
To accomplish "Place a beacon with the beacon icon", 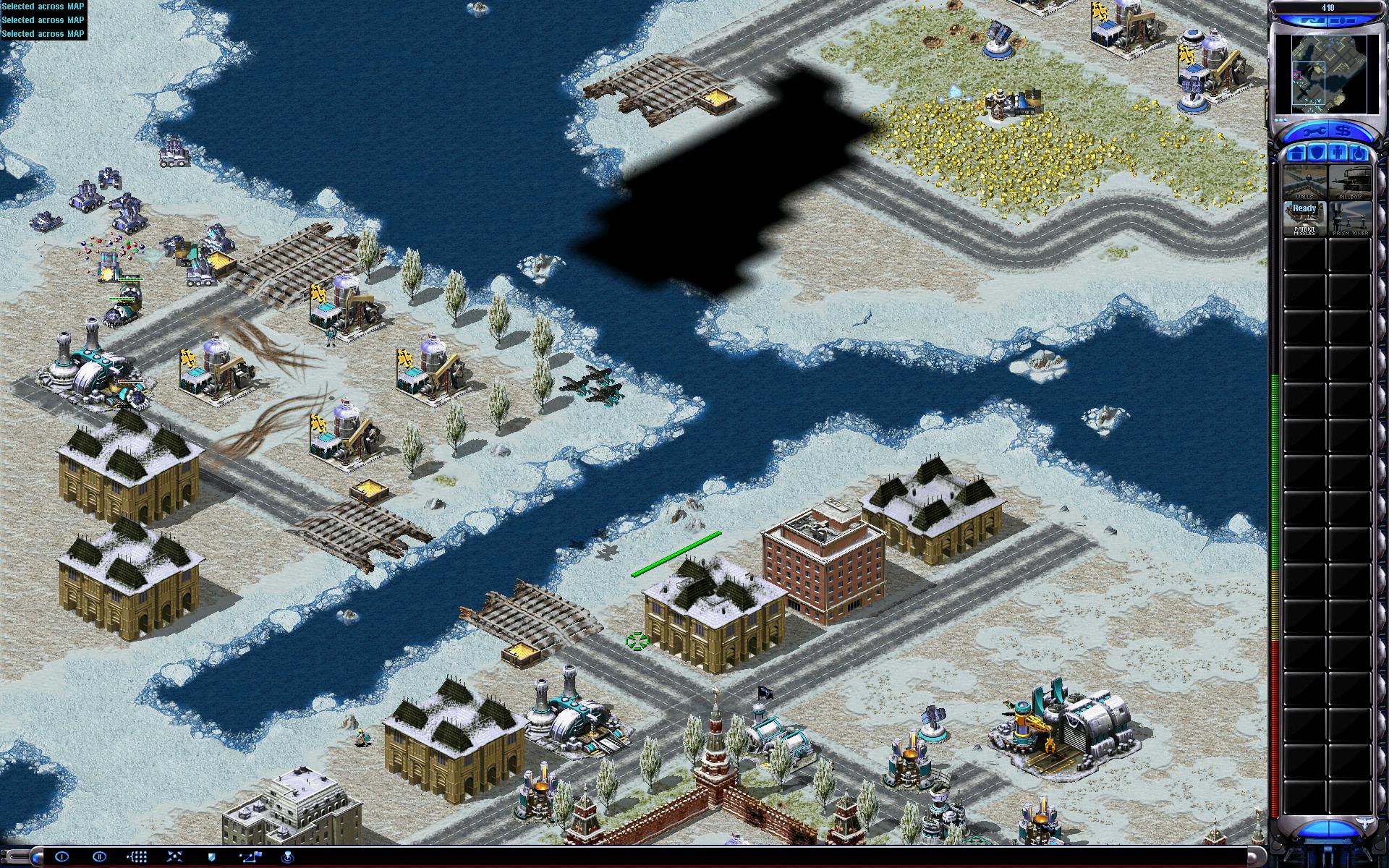I will point(288,856).
